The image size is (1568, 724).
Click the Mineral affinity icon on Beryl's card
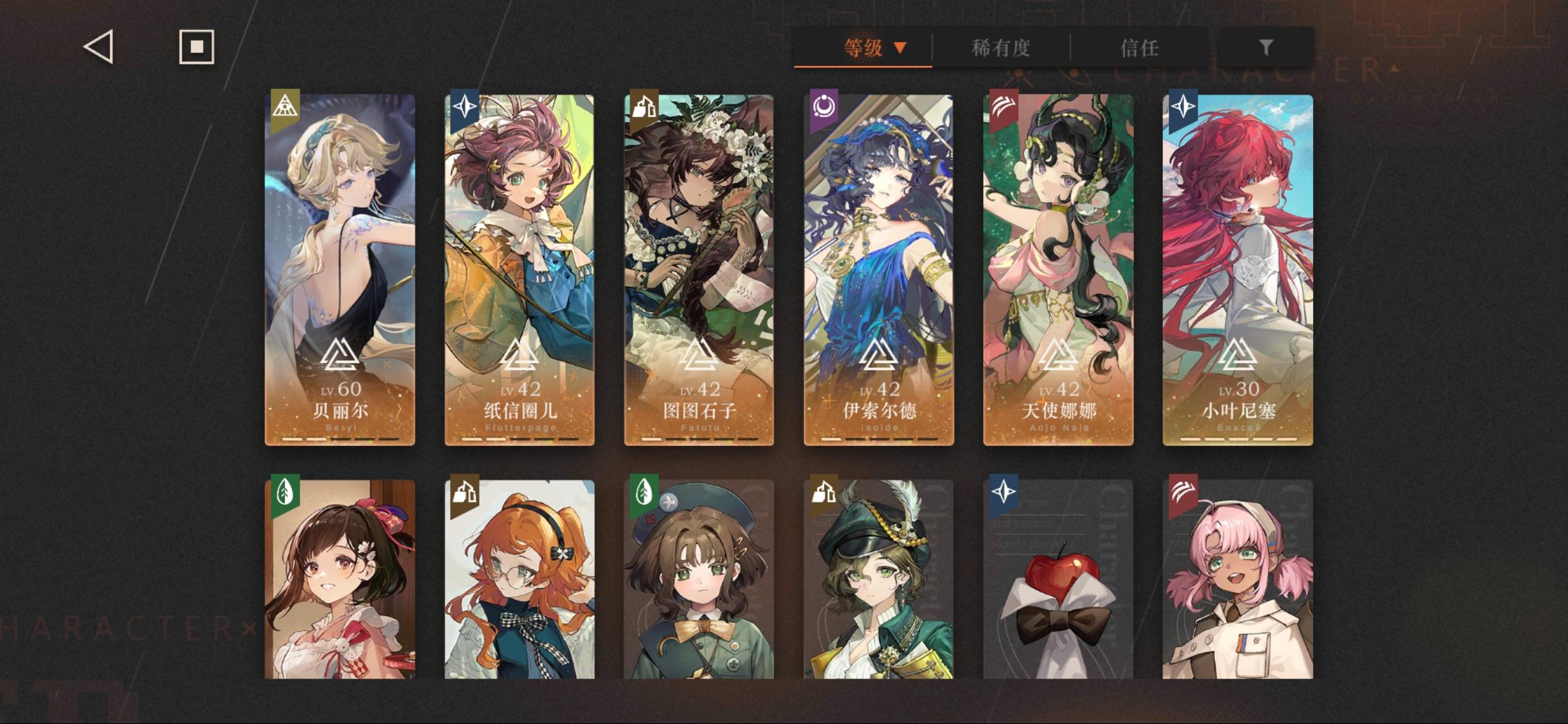pos(286,104)
